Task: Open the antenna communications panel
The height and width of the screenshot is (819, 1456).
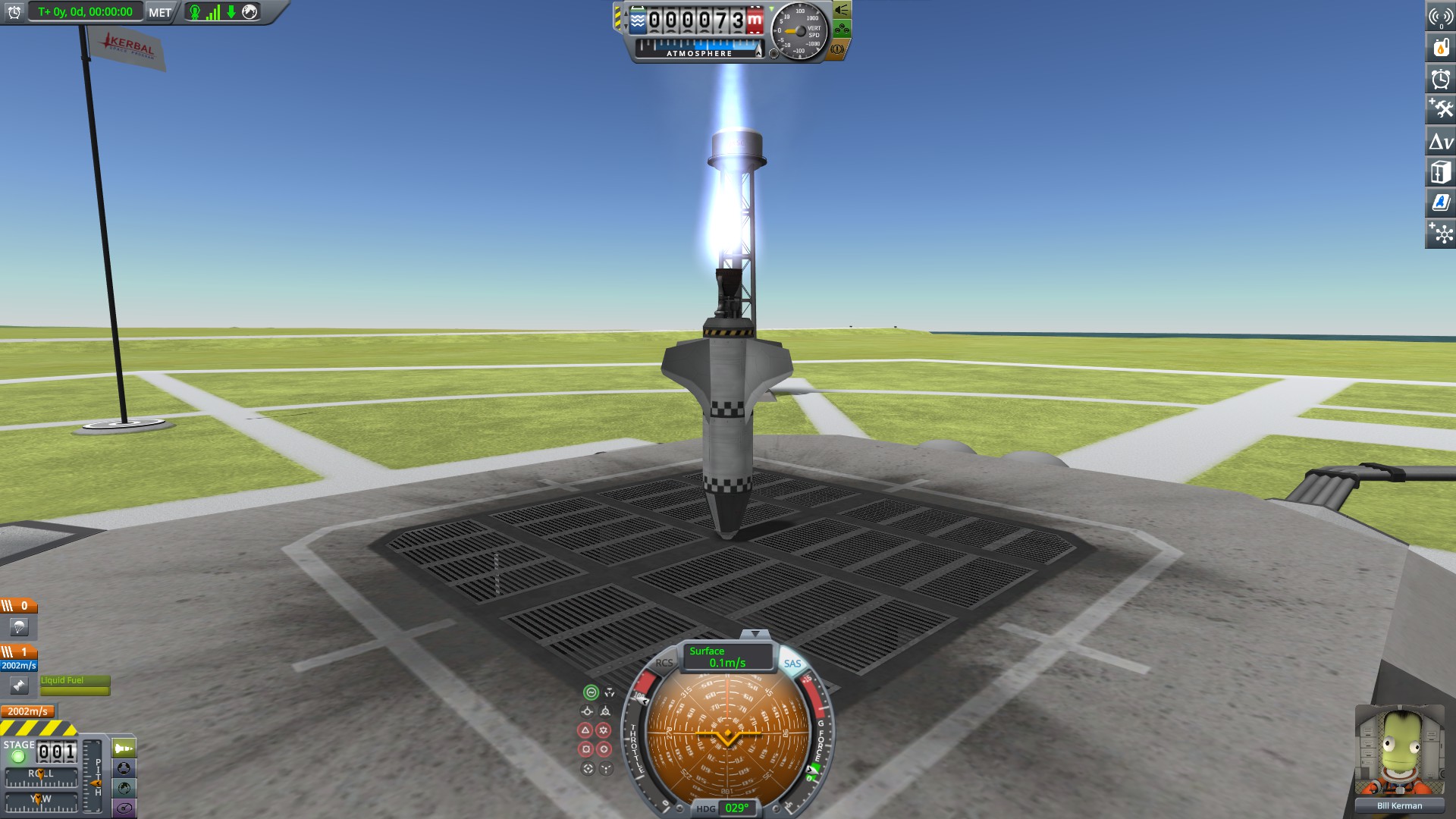Action: (1440, 16)
